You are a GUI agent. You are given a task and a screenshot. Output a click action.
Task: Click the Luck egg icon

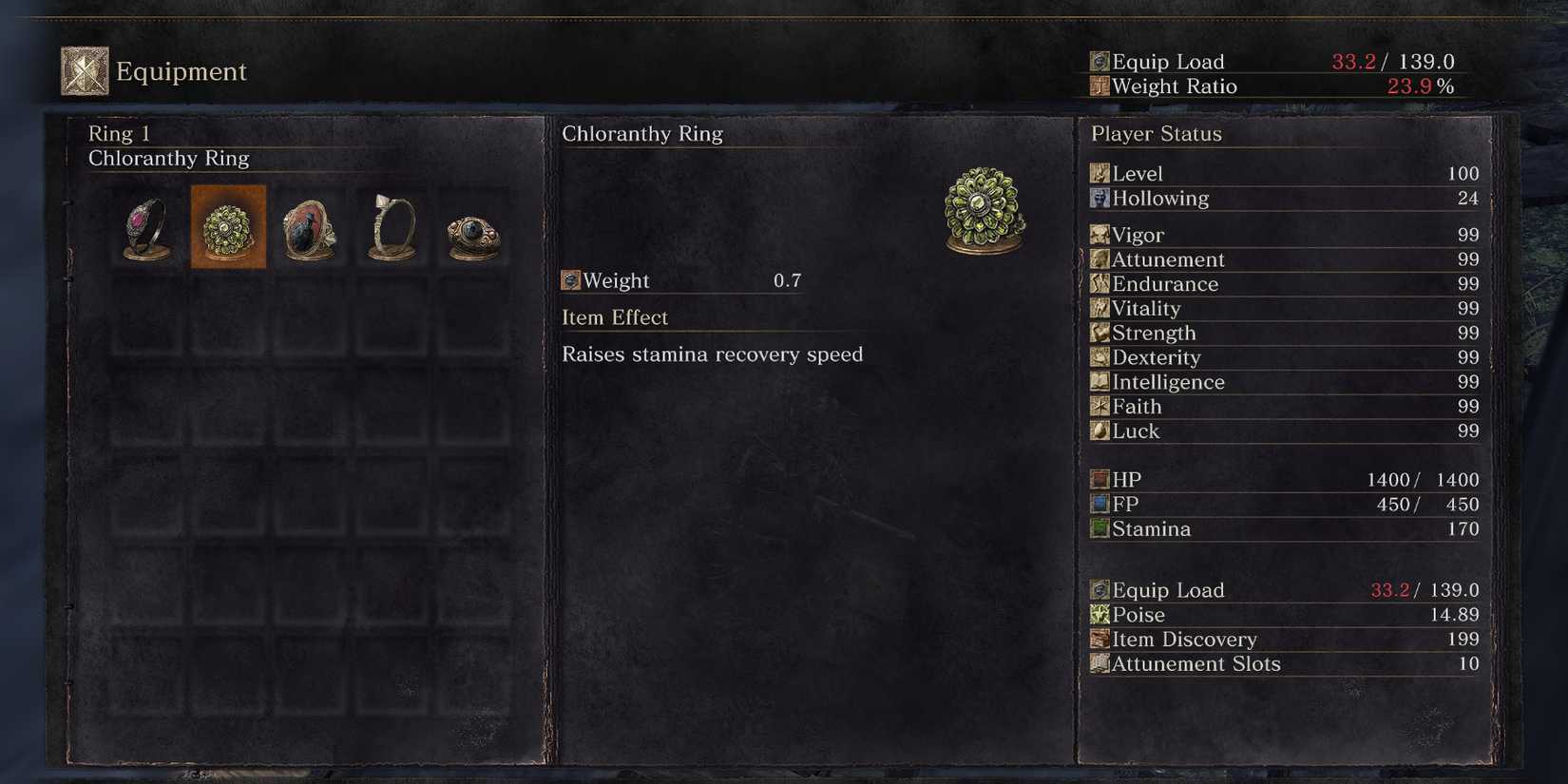pos(1100,430)
